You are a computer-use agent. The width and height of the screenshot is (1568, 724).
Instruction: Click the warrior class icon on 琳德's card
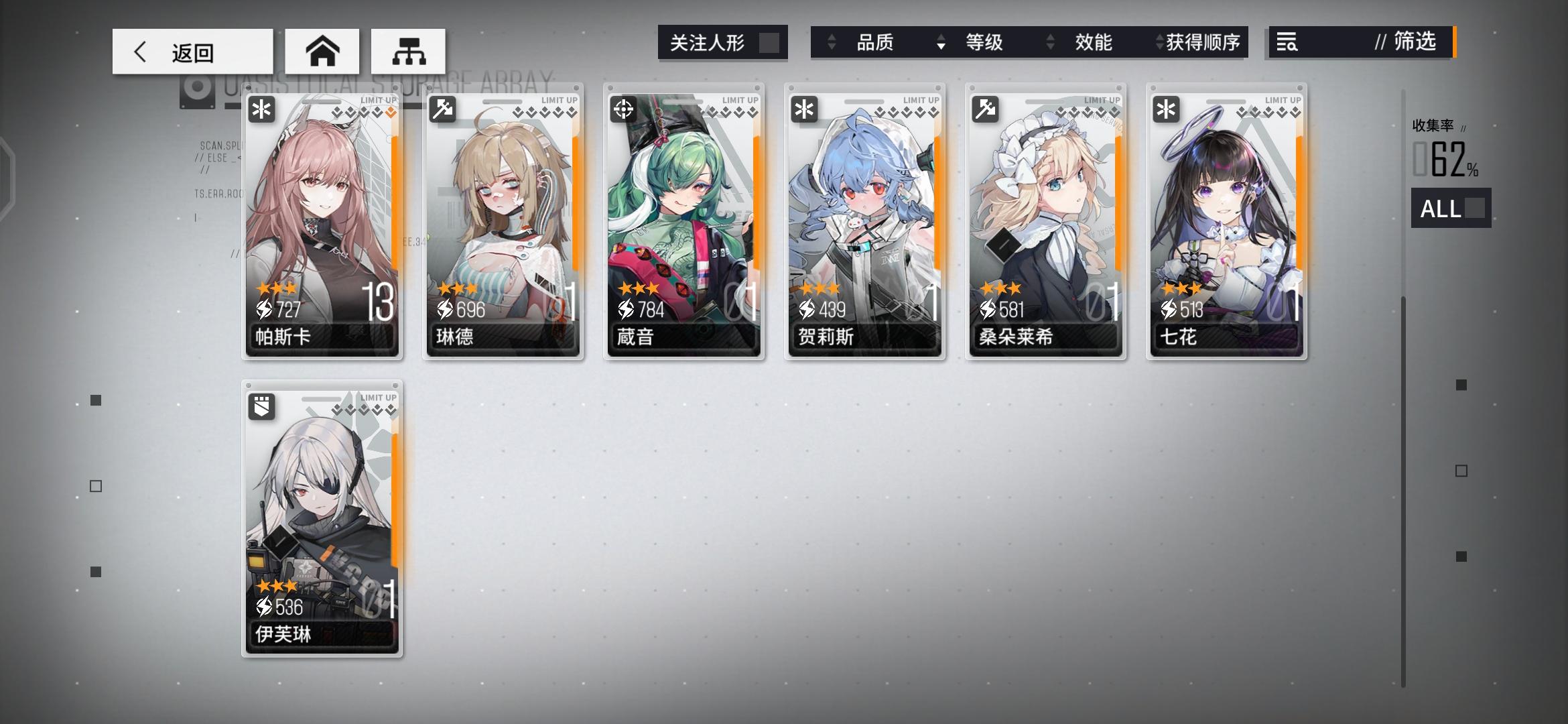tap(443, 109)
